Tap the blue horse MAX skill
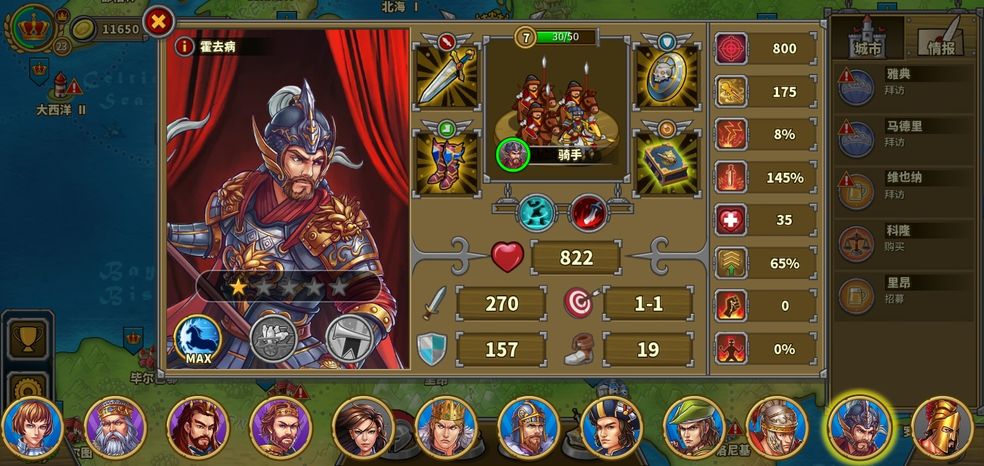 tap(198, 339)
